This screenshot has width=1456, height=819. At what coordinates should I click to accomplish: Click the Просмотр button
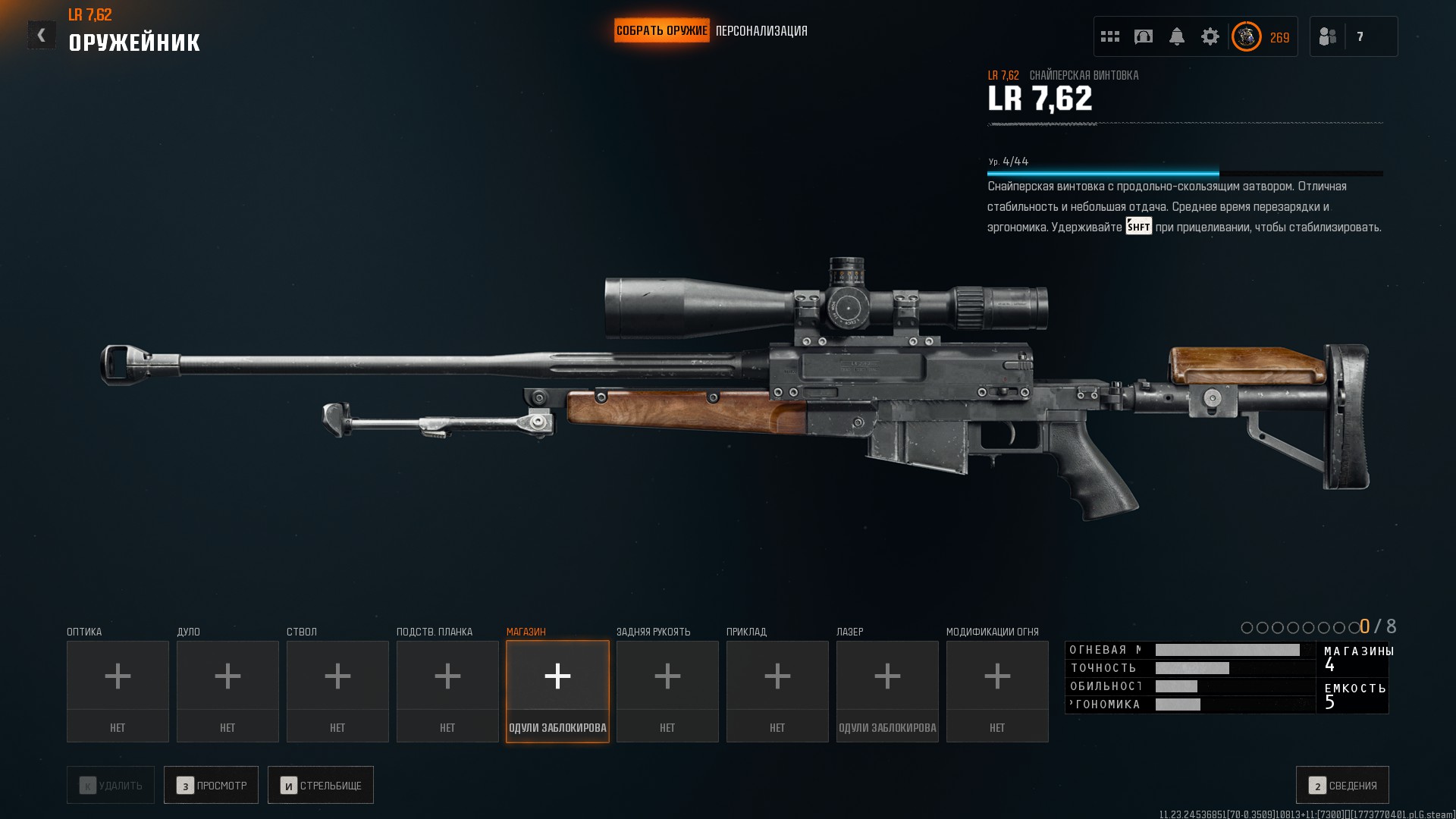pos(211,785)
